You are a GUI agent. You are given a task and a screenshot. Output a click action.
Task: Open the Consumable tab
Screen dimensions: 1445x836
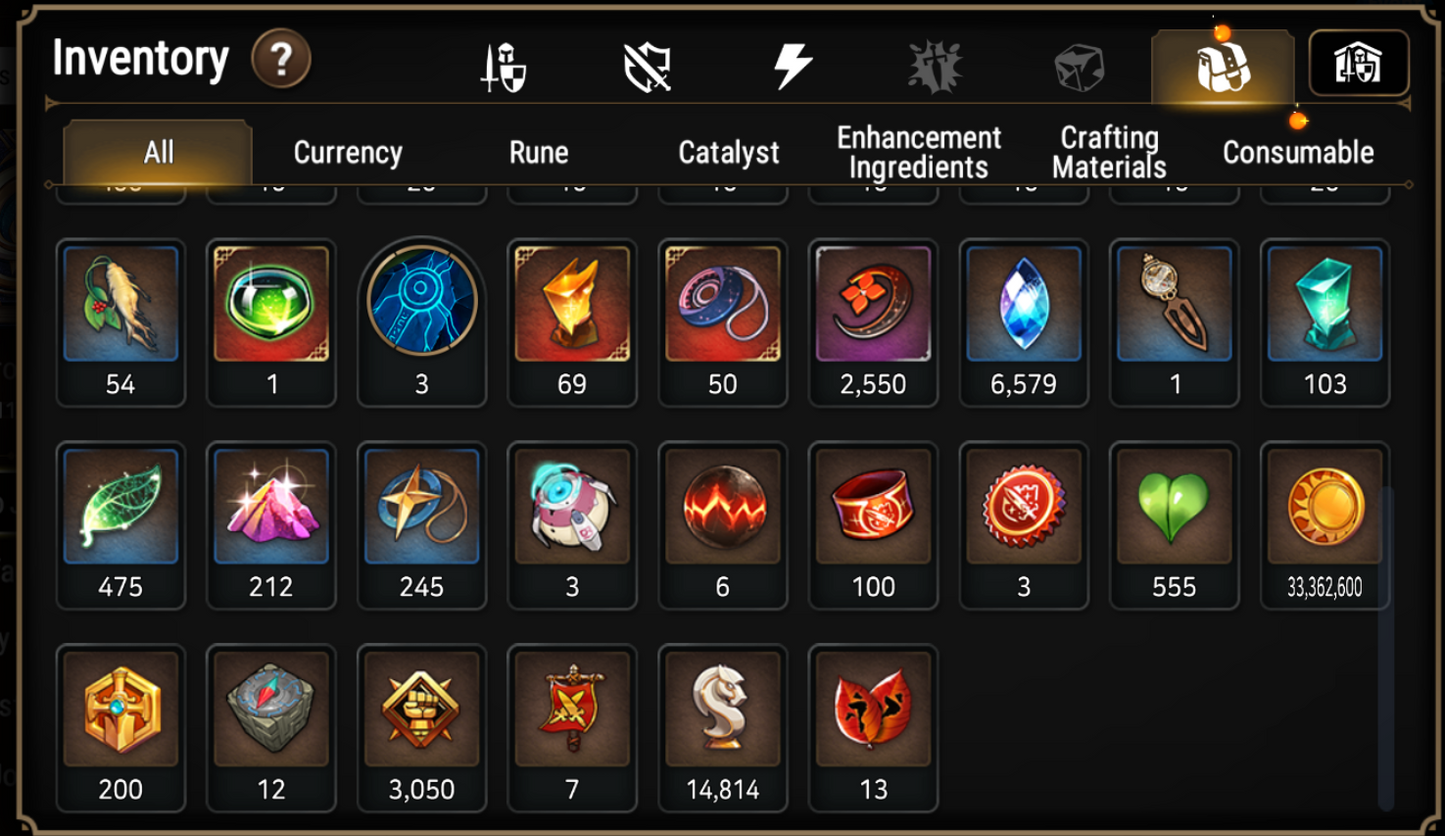pos(1297,152)
